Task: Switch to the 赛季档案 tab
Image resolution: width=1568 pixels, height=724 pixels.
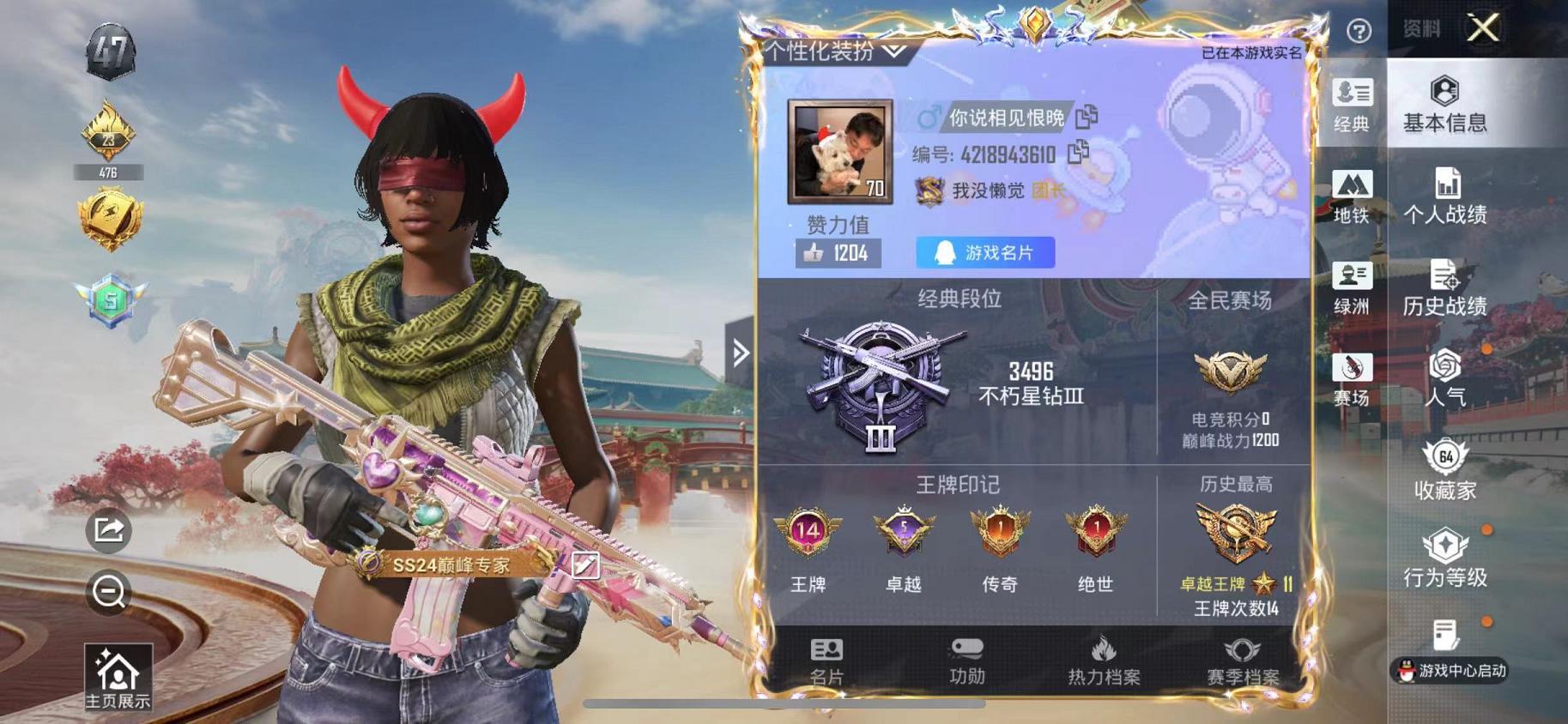Action: 1243,662
